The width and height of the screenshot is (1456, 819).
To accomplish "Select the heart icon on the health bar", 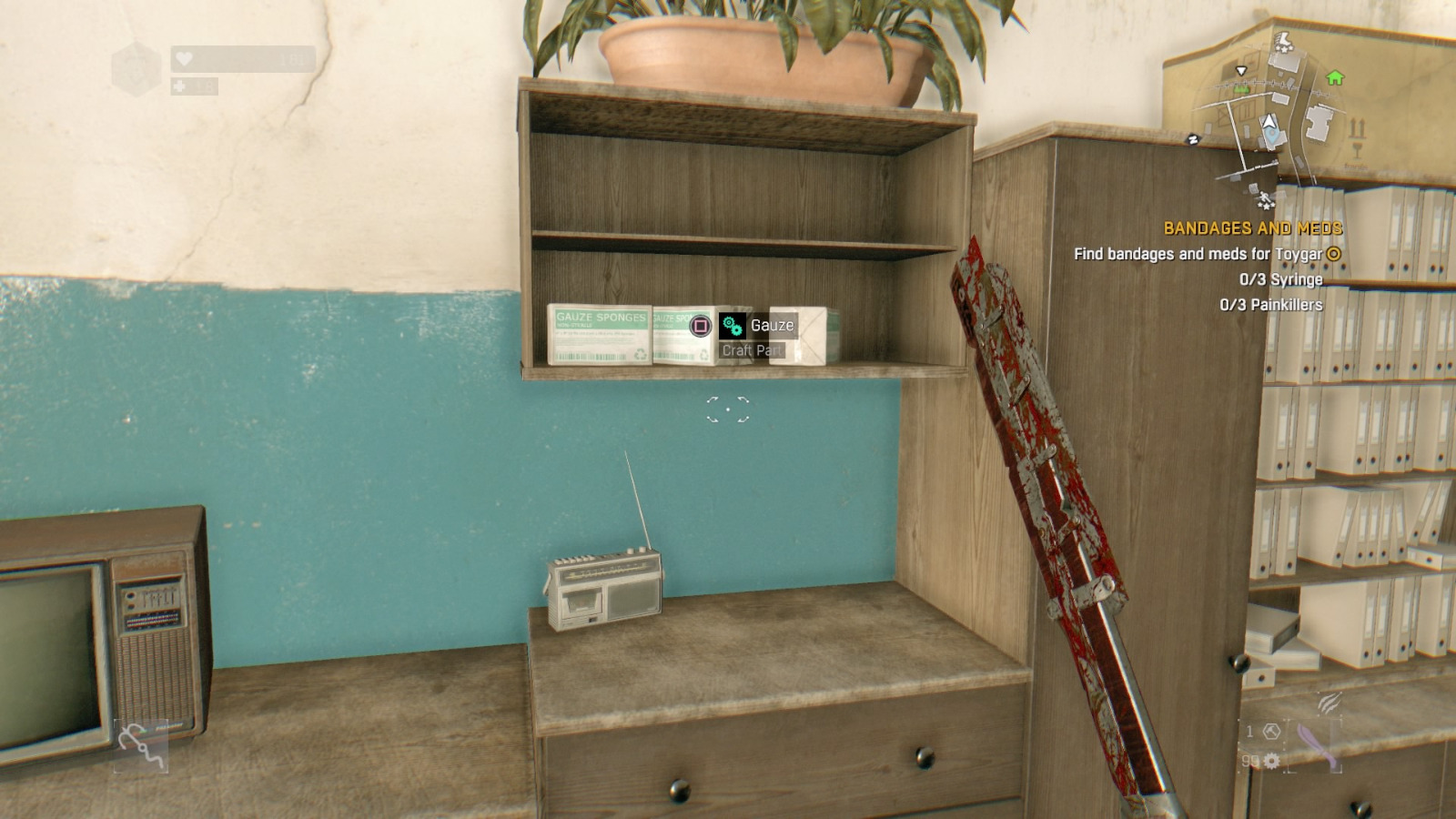I will 183,59.
